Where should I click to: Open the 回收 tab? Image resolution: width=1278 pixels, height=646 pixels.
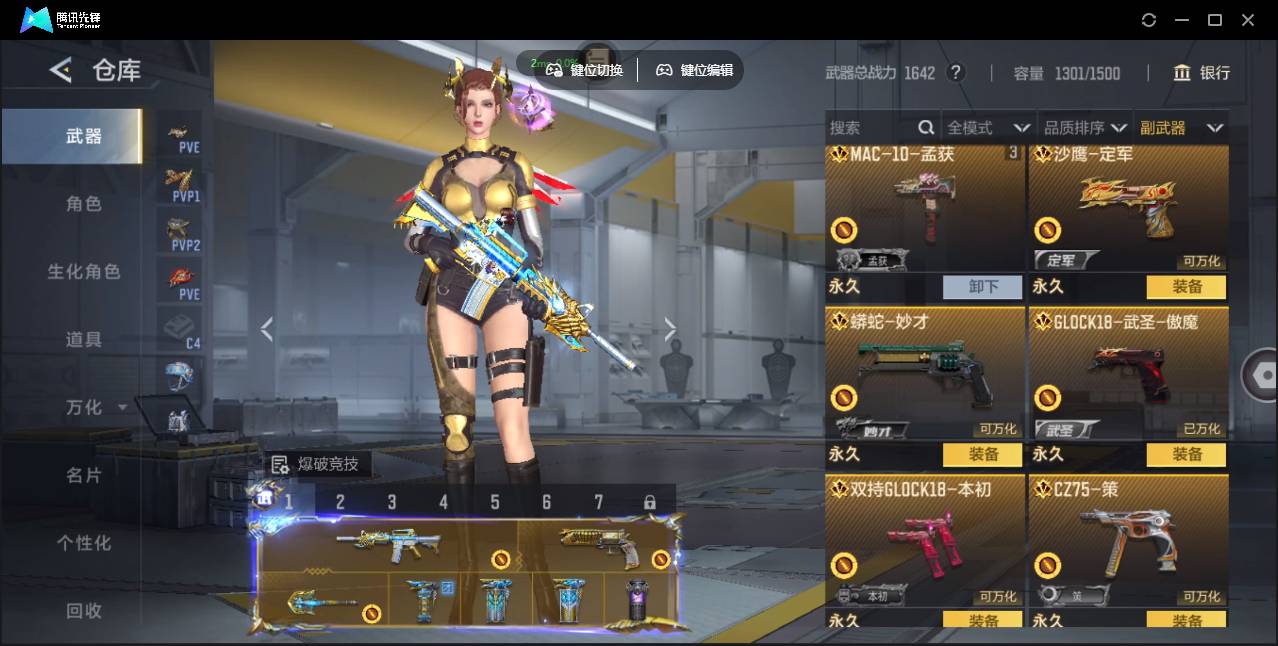(x=84, y=610)
